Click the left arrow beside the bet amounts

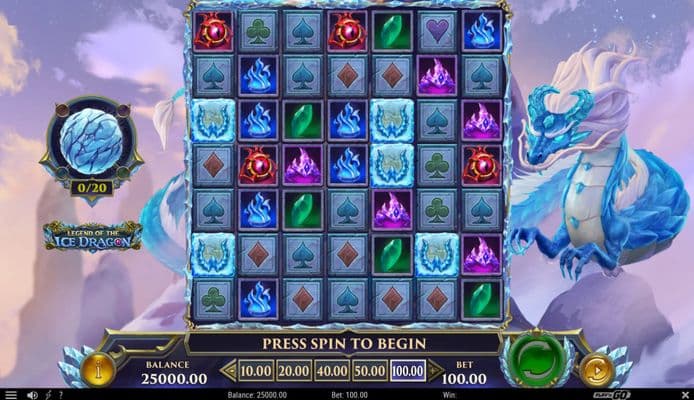coord(230,371)
